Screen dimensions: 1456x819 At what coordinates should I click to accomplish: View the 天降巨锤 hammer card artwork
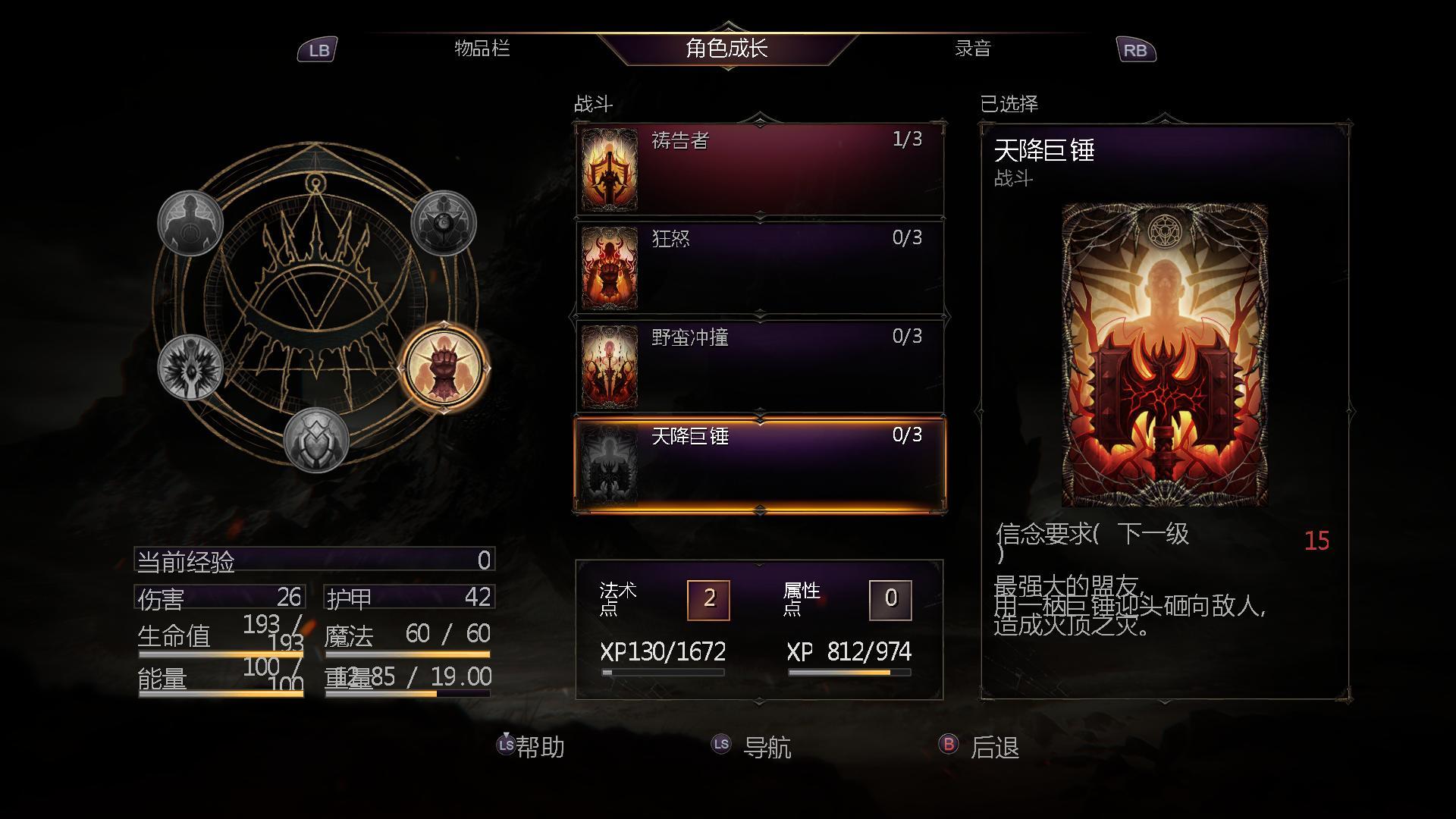pos(1165,355)
